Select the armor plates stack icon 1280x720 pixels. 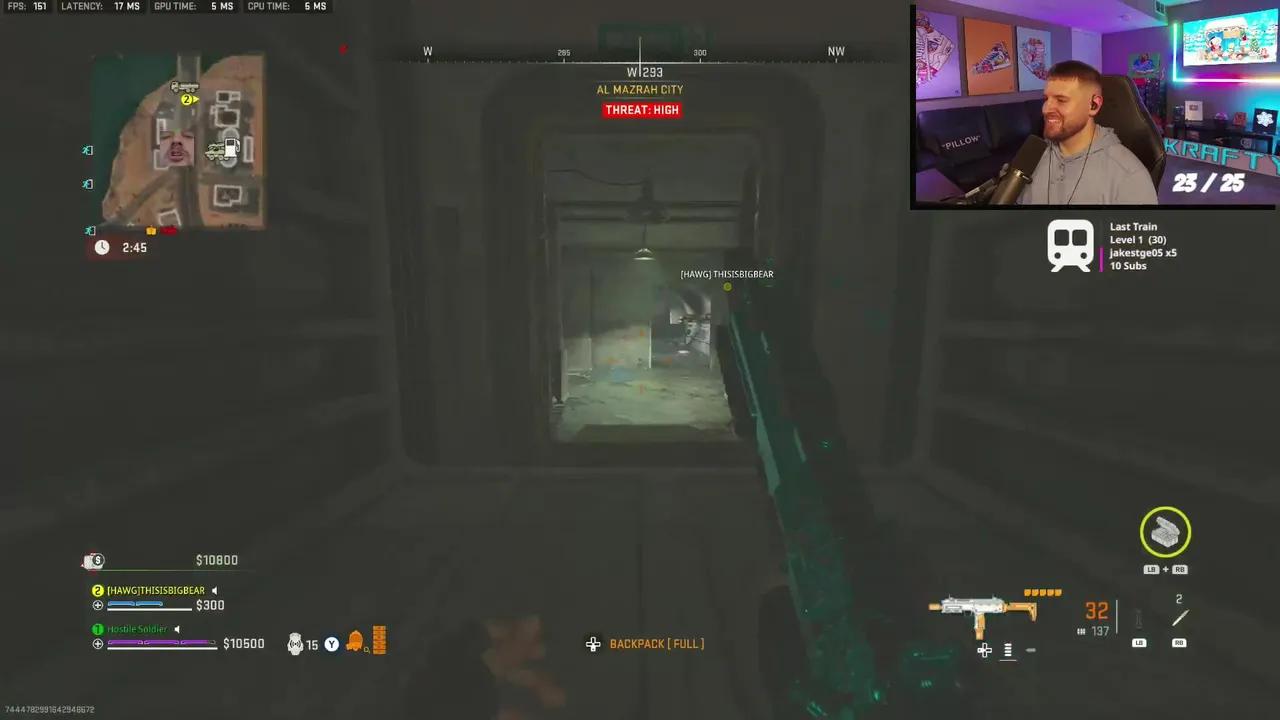378,640
